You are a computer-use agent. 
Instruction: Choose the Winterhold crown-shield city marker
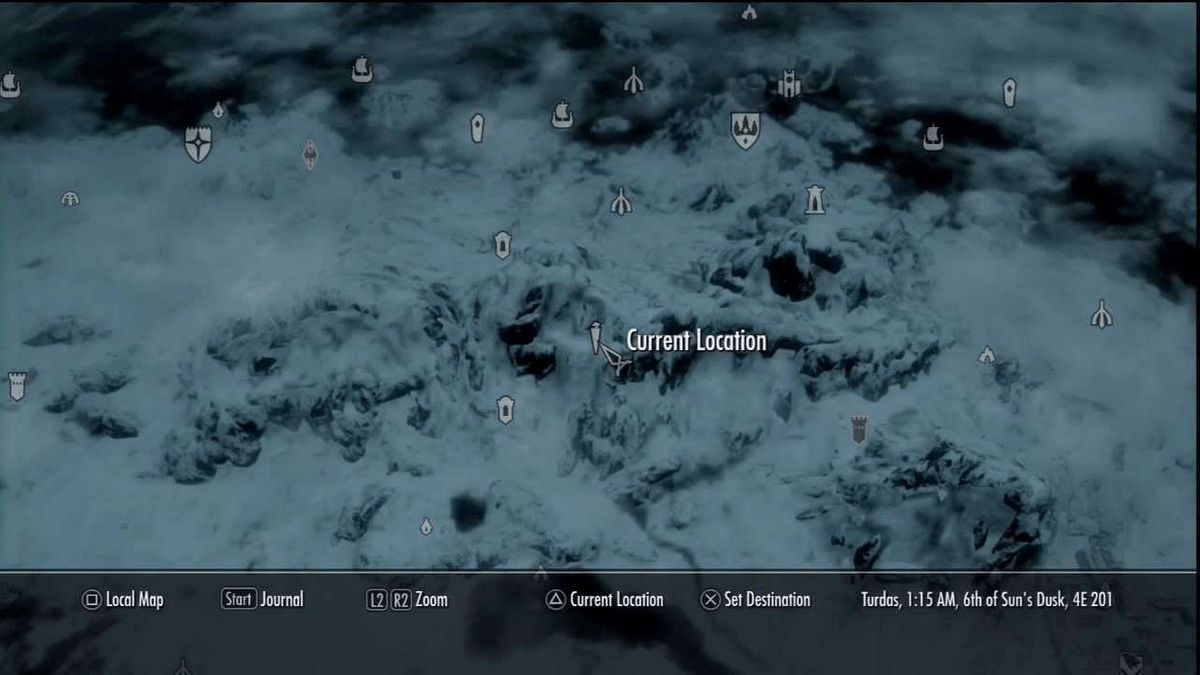[x=745, y=130]
